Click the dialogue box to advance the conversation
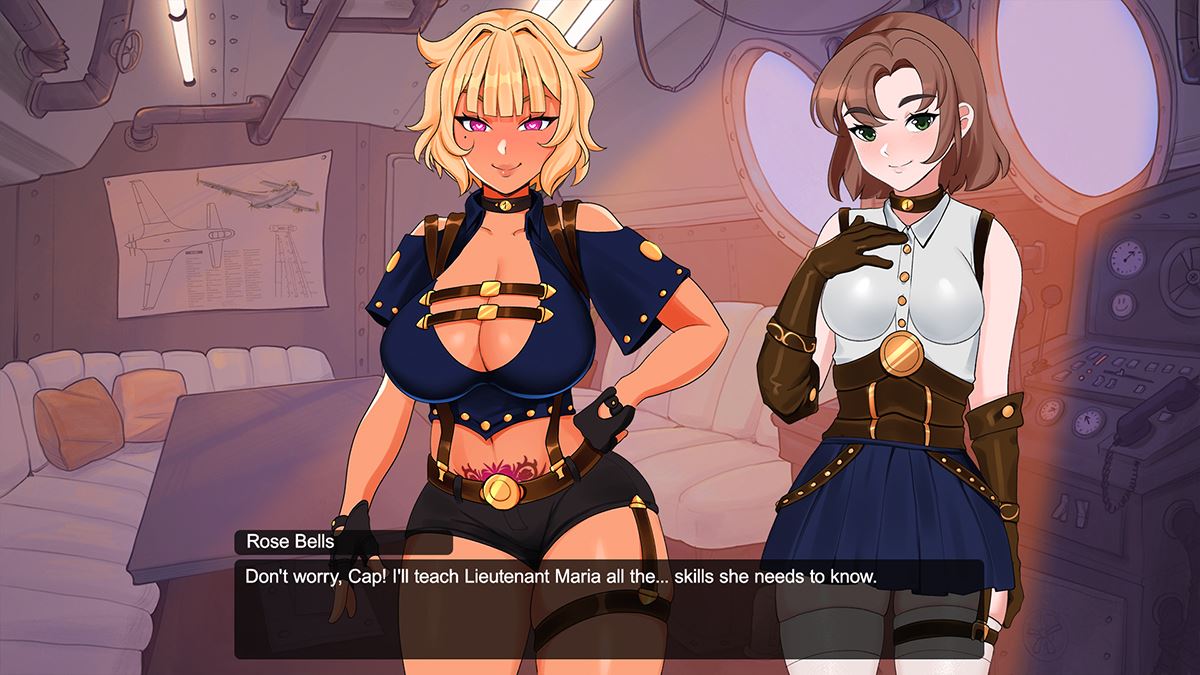The width and height of the screenshot is (1200, 675). [x=608, y=608]
